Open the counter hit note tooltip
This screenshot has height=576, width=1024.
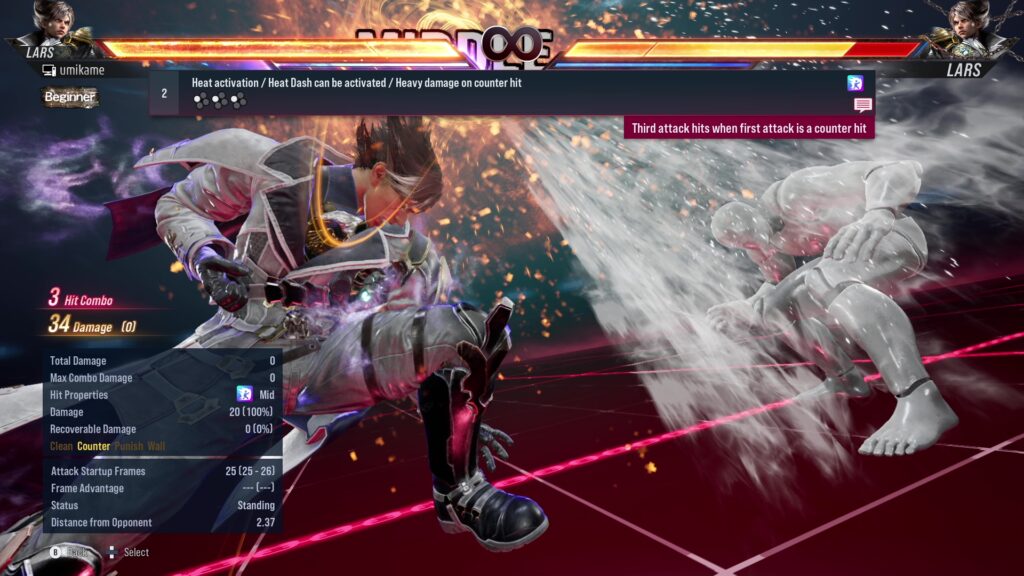(750, 129)
